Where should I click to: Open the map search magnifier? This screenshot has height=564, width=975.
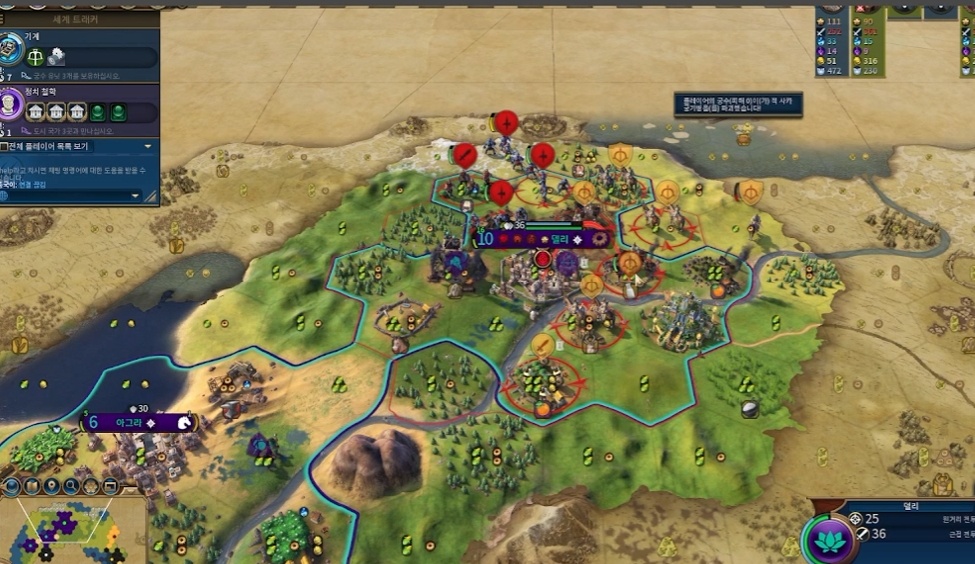click(x=72, y=487)
